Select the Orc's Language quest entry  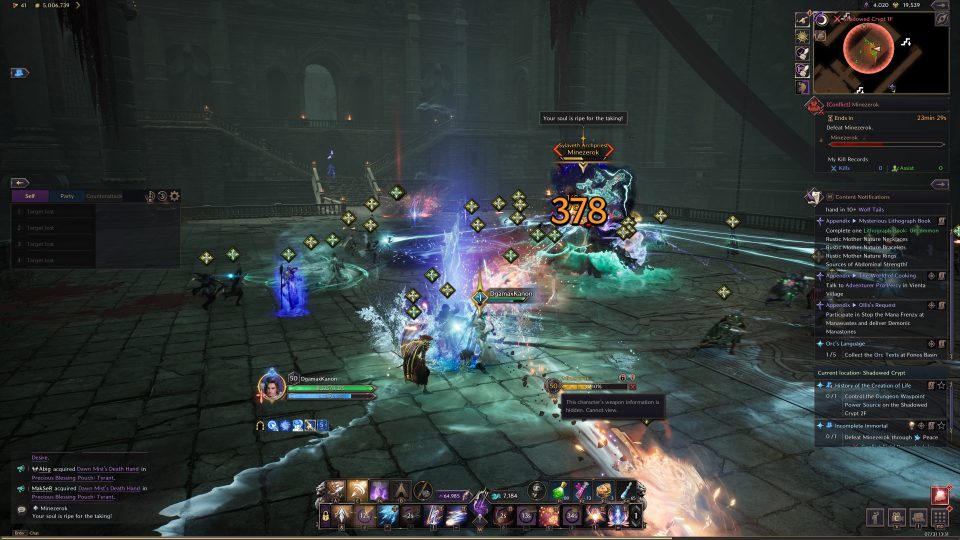[850, 343]
